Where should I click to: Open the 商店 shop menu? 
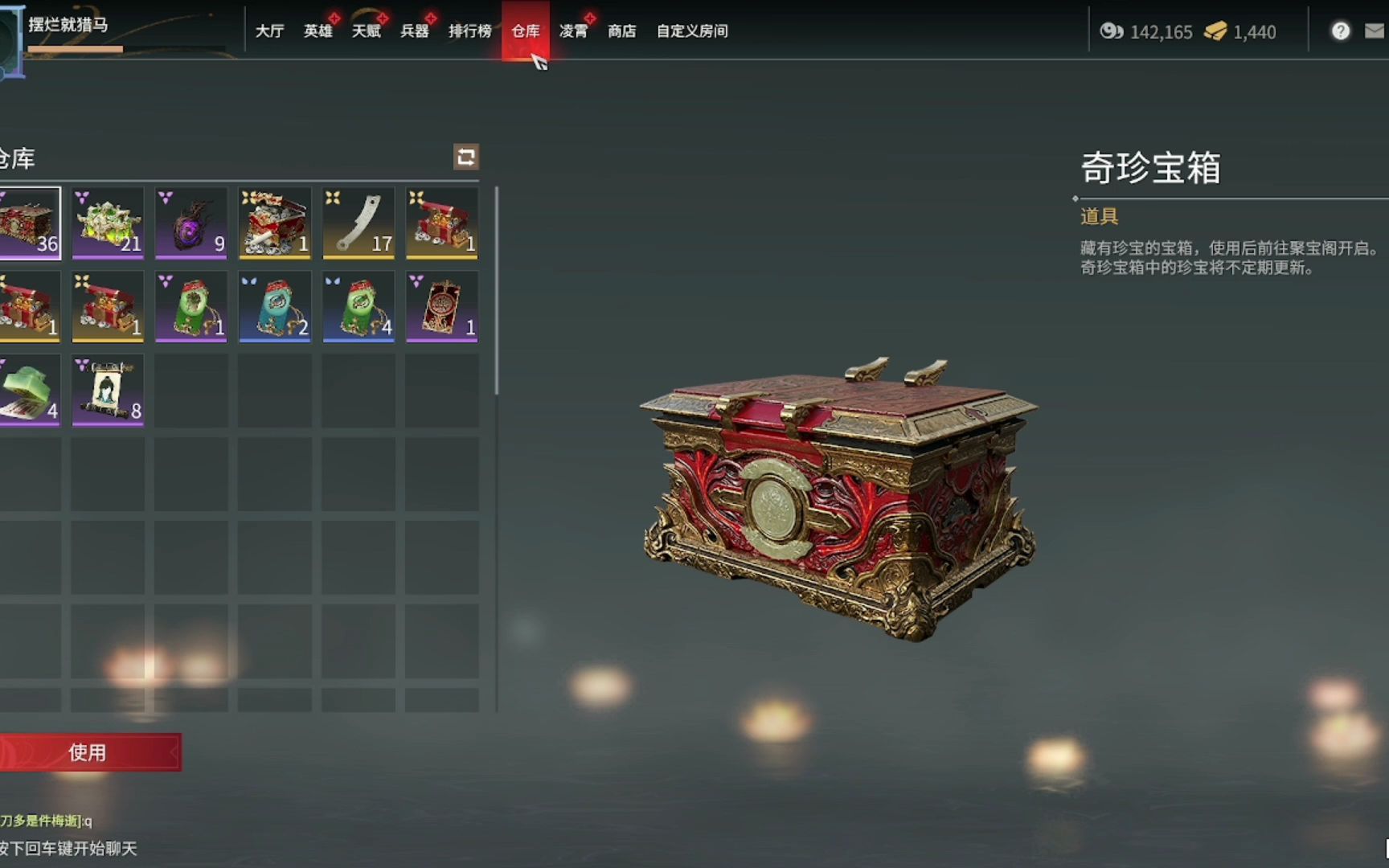(x=623, y=31)
